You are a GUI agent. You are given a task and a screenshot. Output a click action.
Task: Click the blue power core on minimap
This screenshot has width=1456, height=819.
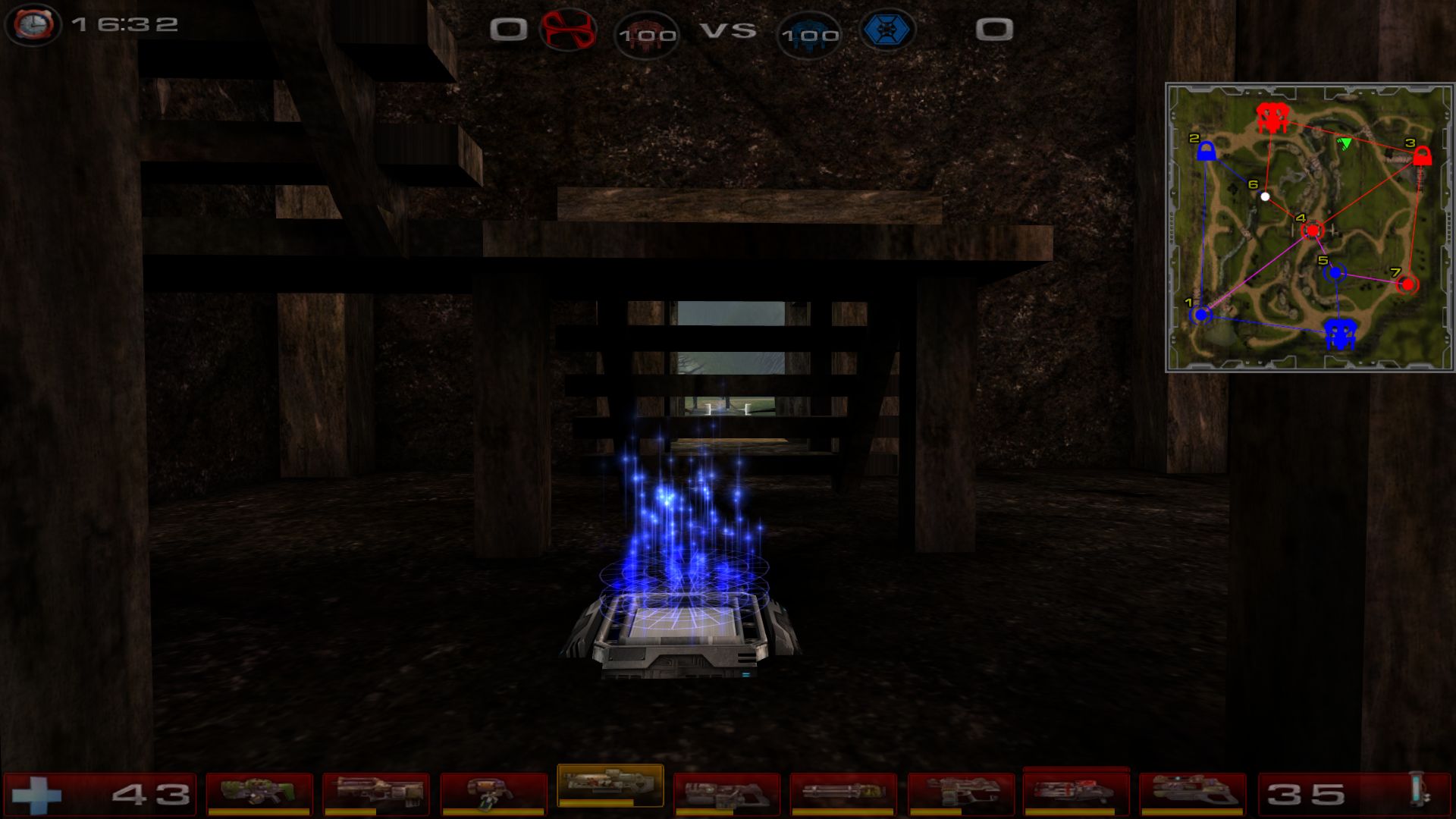tap(1340, 333)
